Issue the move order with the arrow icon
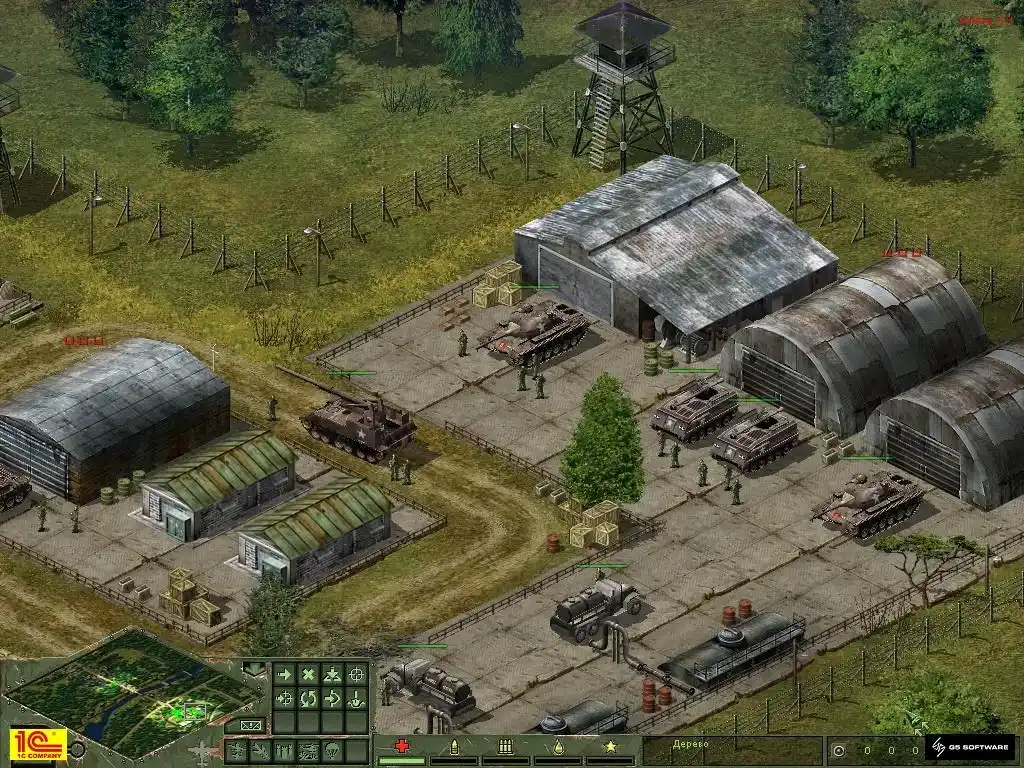Viewport: 1024px width, 768px height. (x=285, y=675)
